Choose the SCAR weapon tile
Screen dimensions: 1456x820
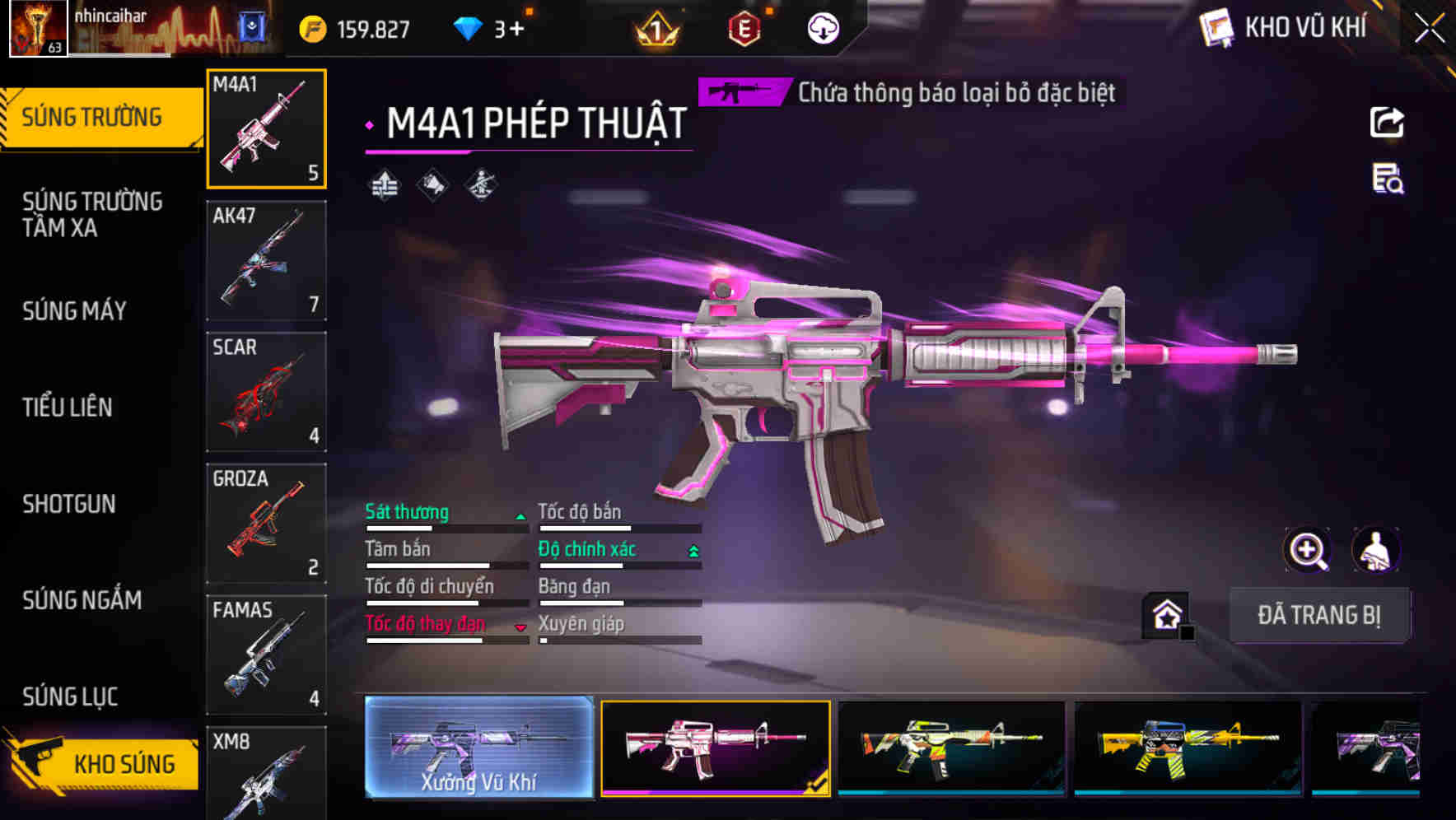click(x=266, y=392)
